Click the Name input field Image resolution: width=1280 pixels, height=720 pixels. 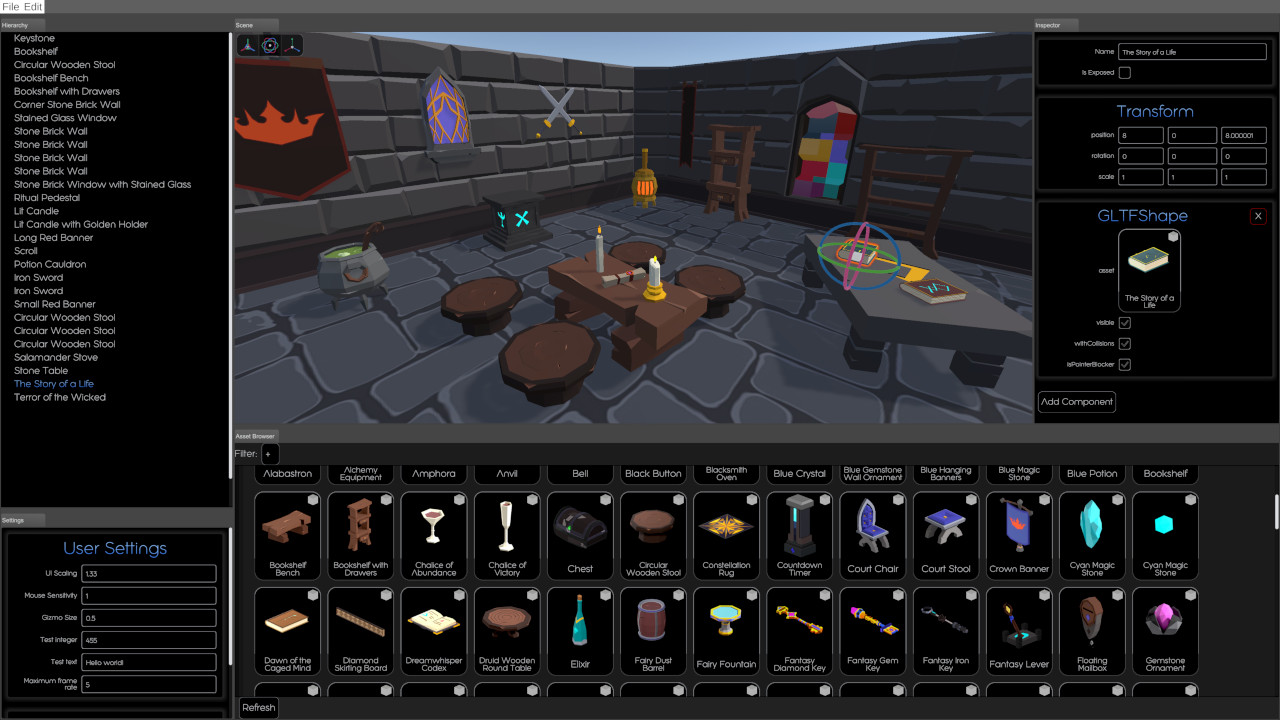[1192, 52]
